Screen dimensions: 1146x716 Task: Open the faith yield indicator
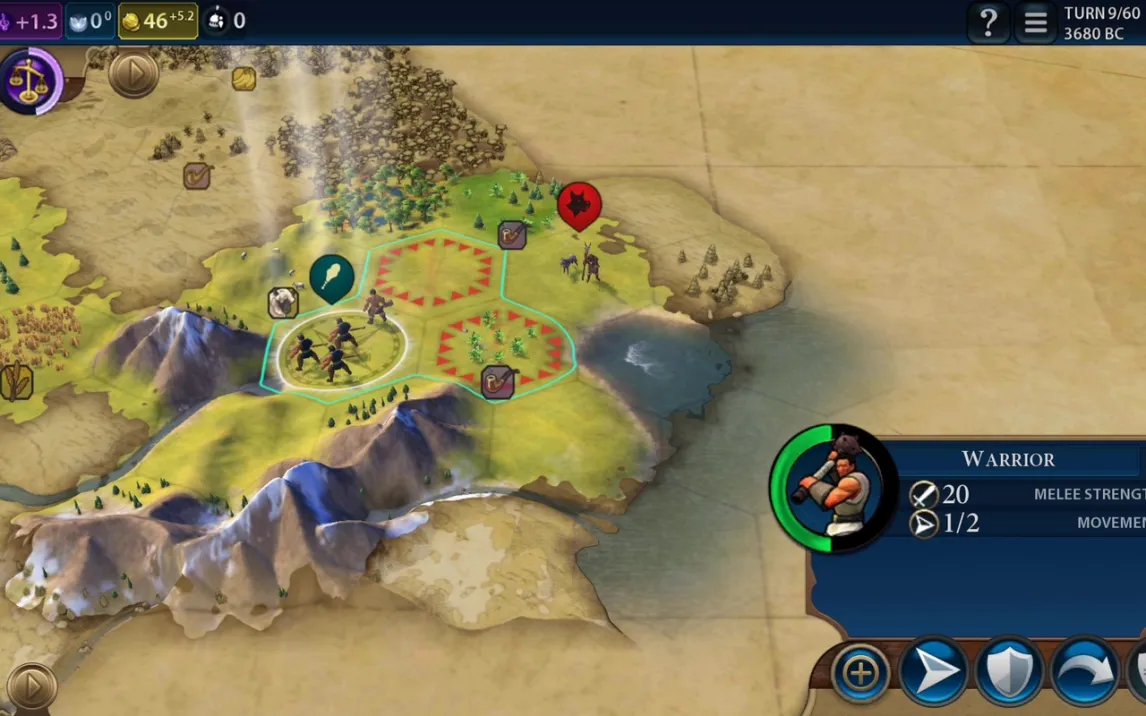click(90, 20)
